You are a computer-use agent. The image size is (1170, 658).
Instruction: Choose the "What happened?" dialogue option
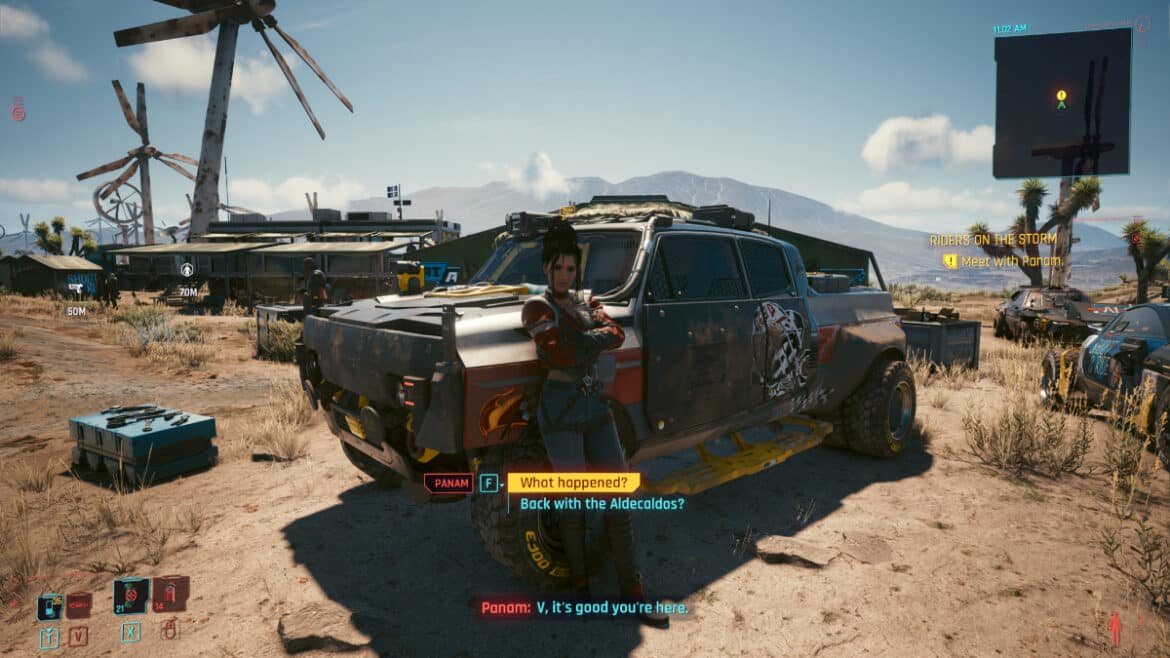573,483
